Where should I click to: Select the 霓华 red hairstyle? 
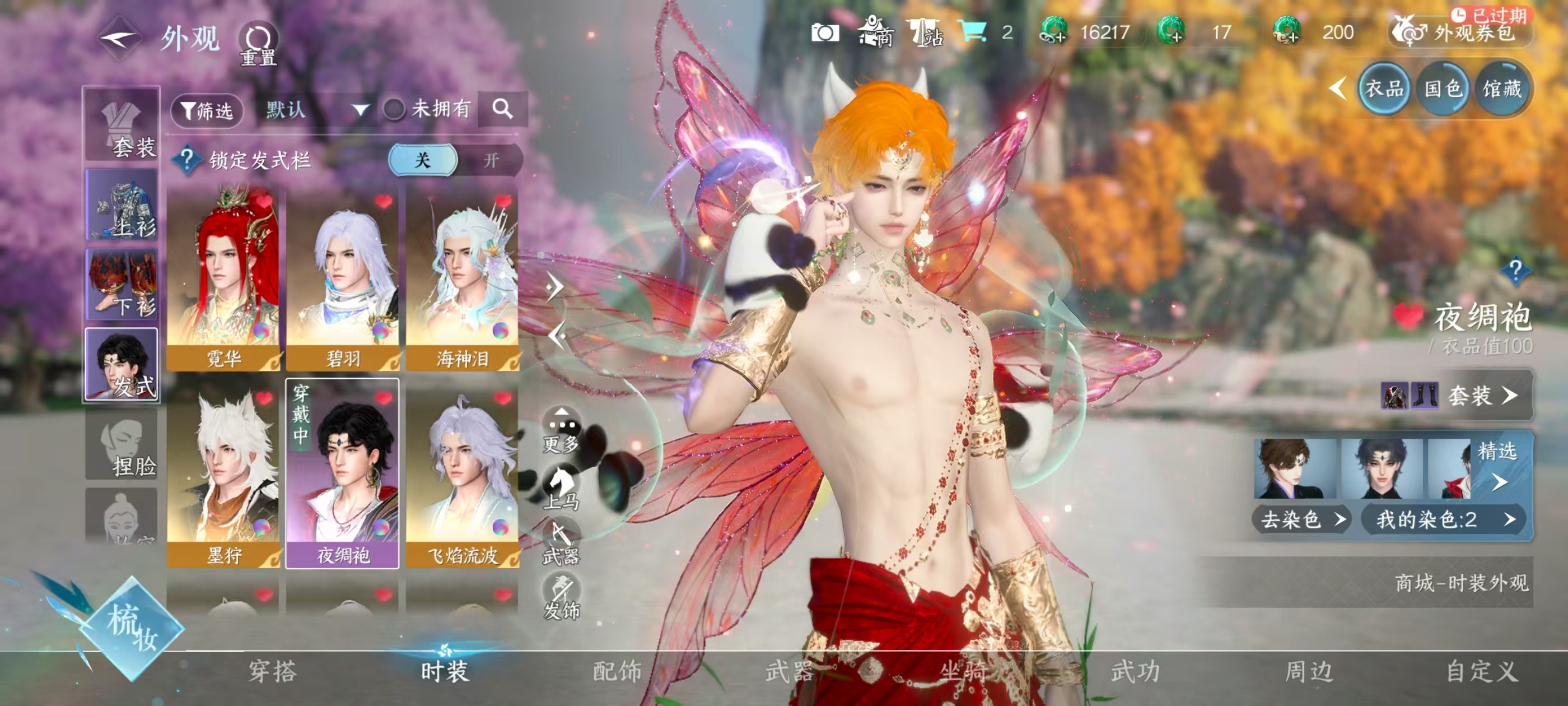223,279
